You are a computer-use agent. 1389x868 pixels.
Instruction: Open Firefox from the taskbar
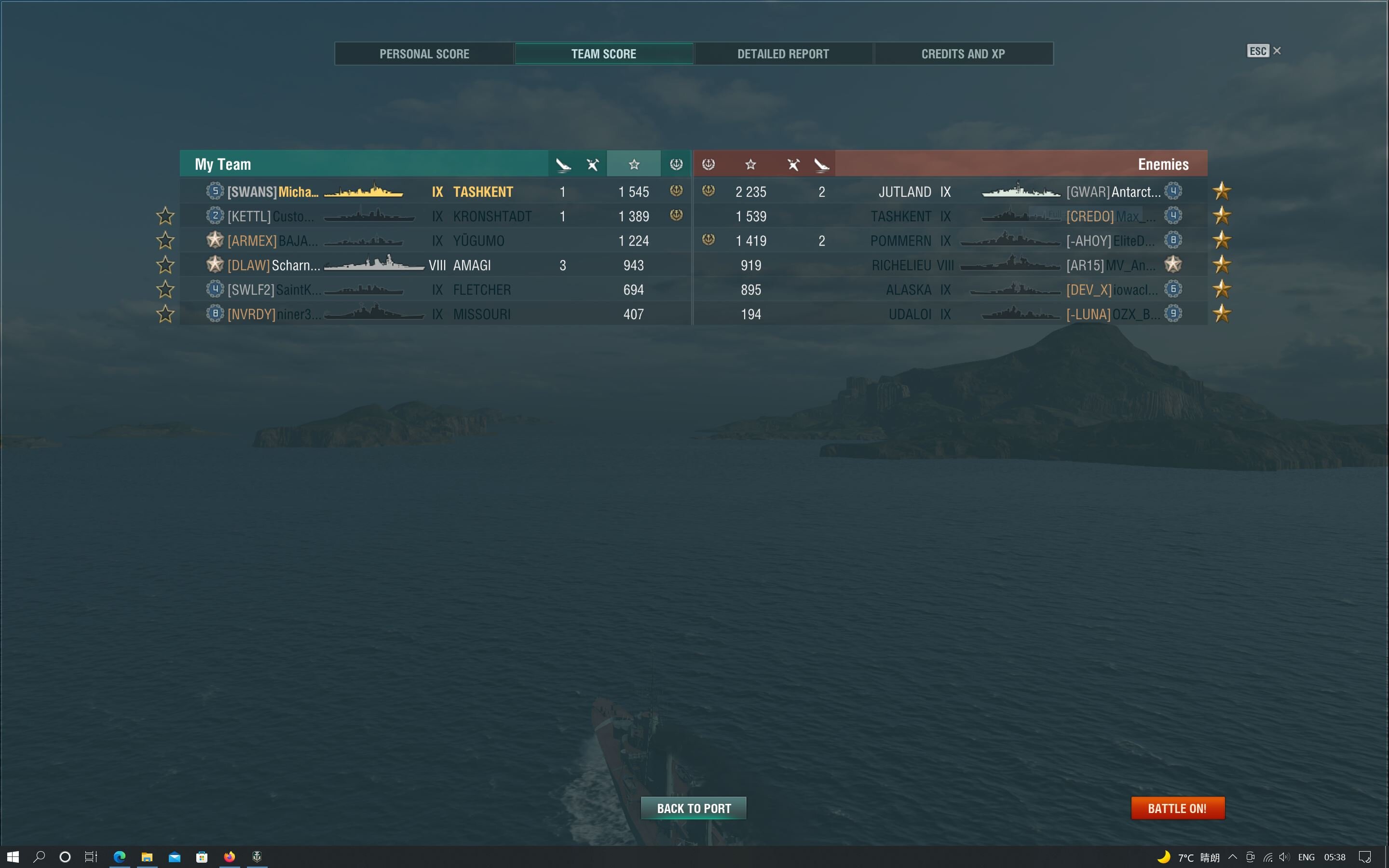[x=229, y=856]
